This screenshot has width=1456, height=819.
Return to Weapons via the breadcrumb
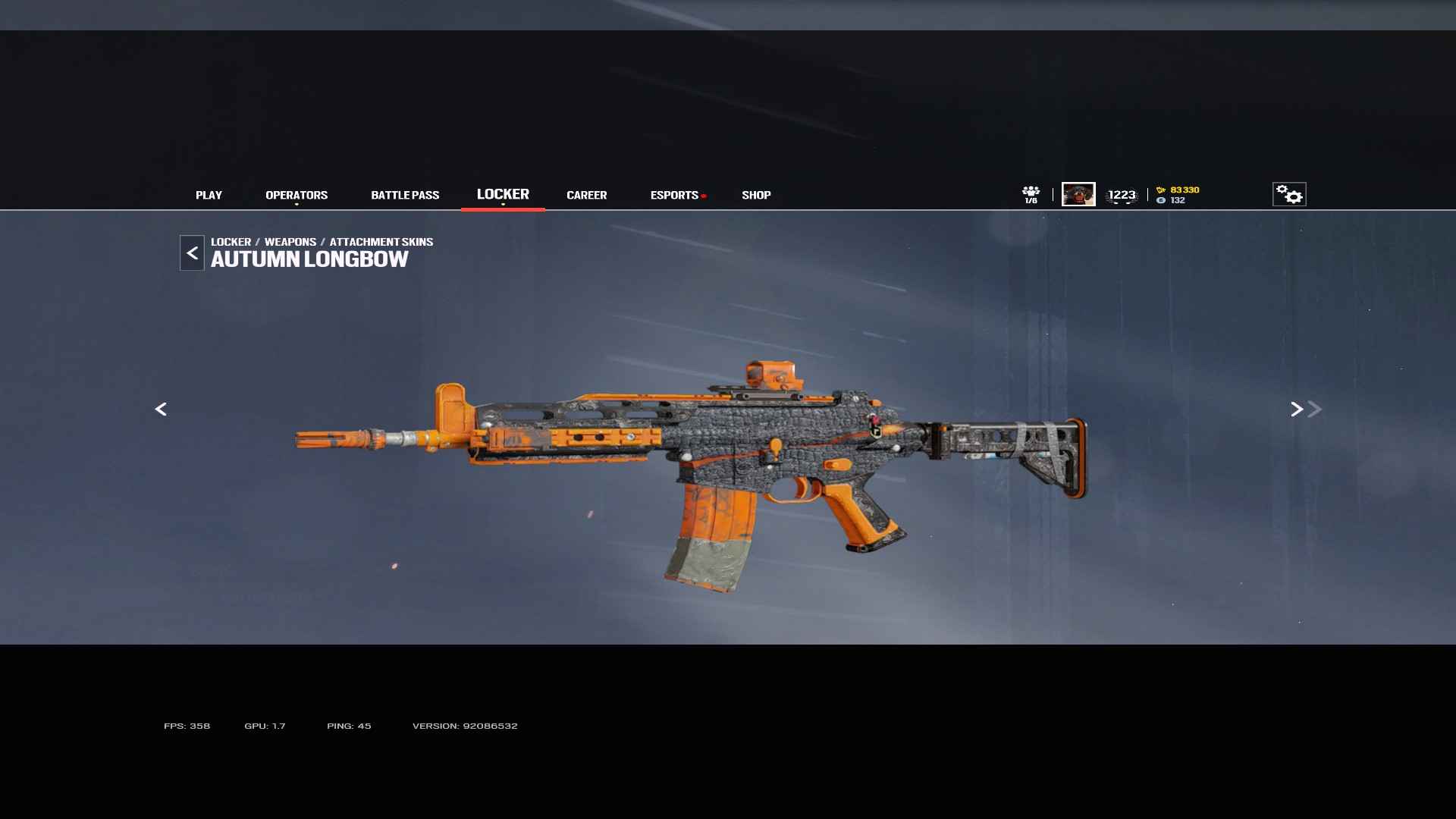pos(290,242)
